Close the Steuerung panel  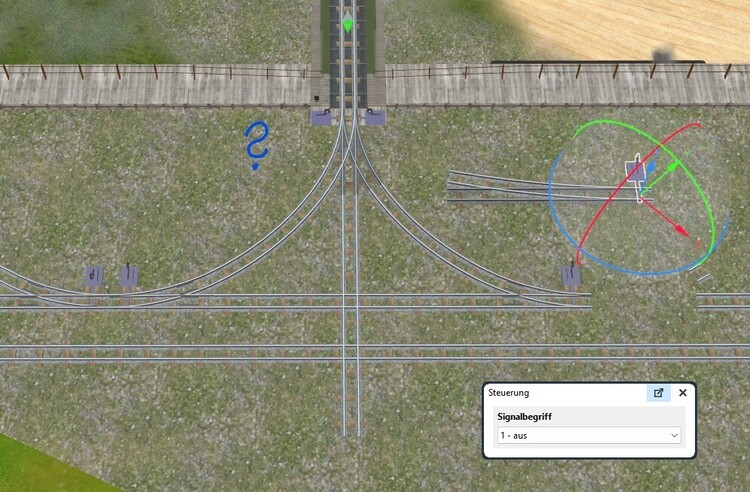[683, 393]
